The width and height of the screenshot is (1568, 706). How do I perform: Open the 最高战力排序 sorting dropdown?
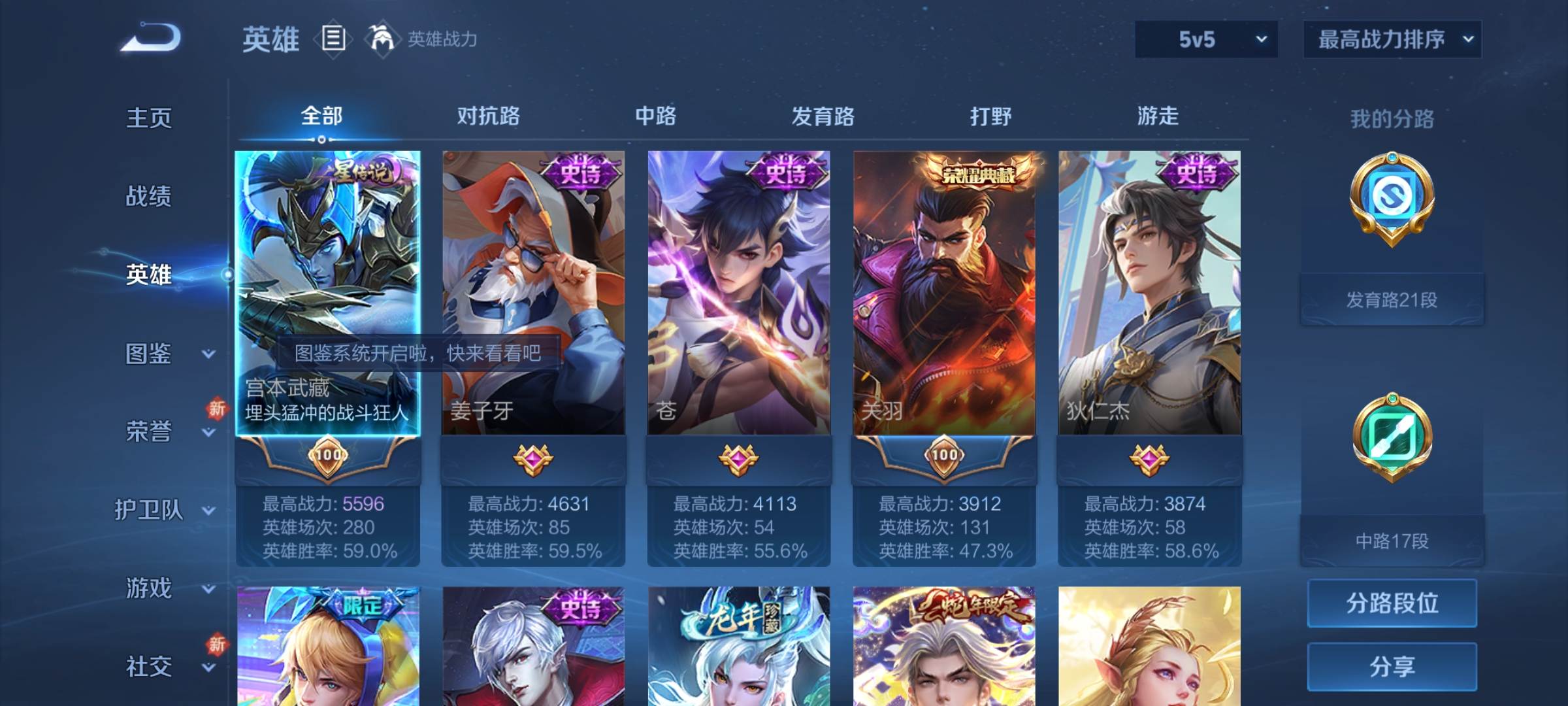pyautogui.click(x=1392, y=39)
